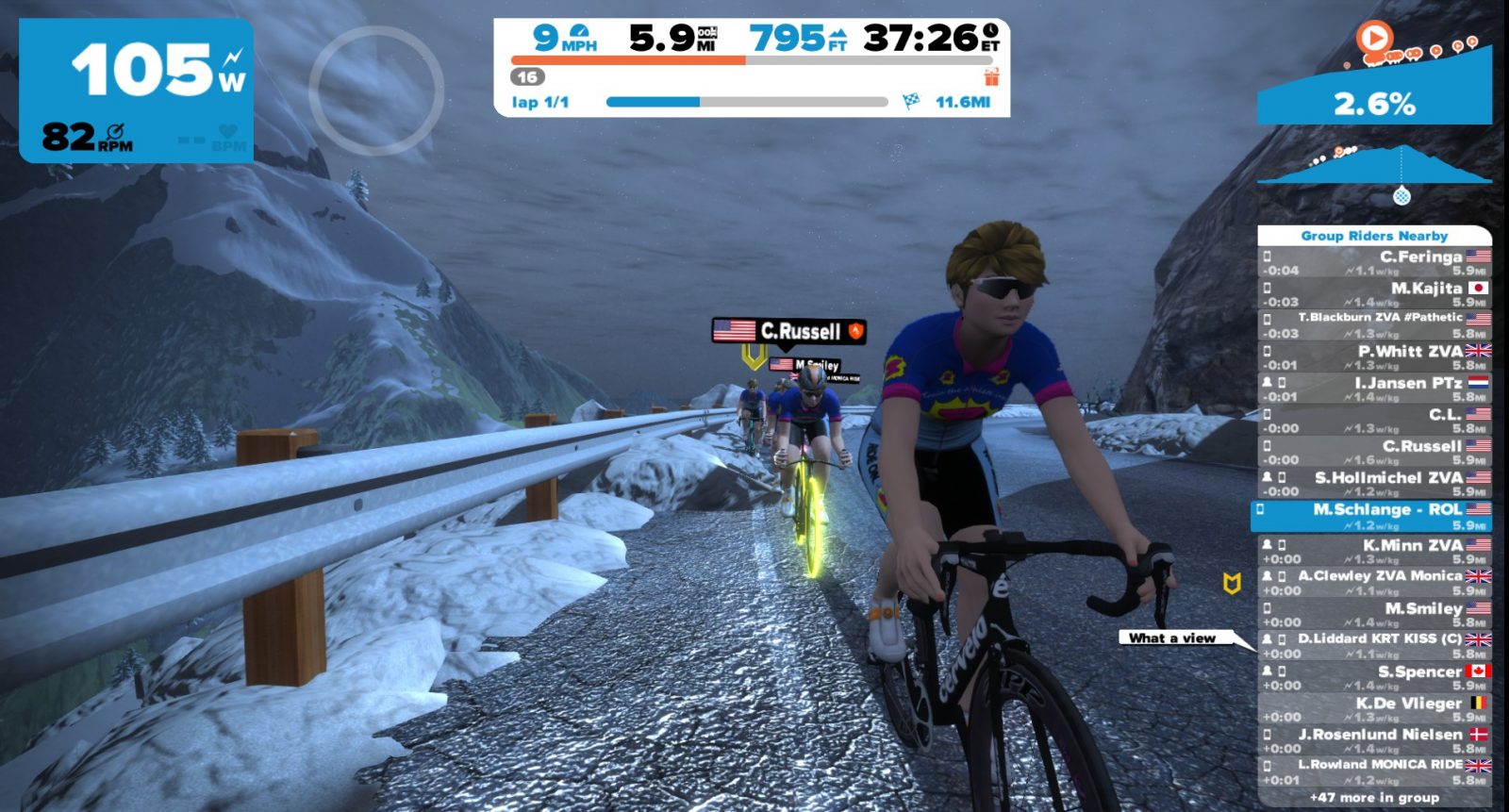Select C.Feringa in the riders list
This screenshot has height=812, width=1509.
[1374, 262]
